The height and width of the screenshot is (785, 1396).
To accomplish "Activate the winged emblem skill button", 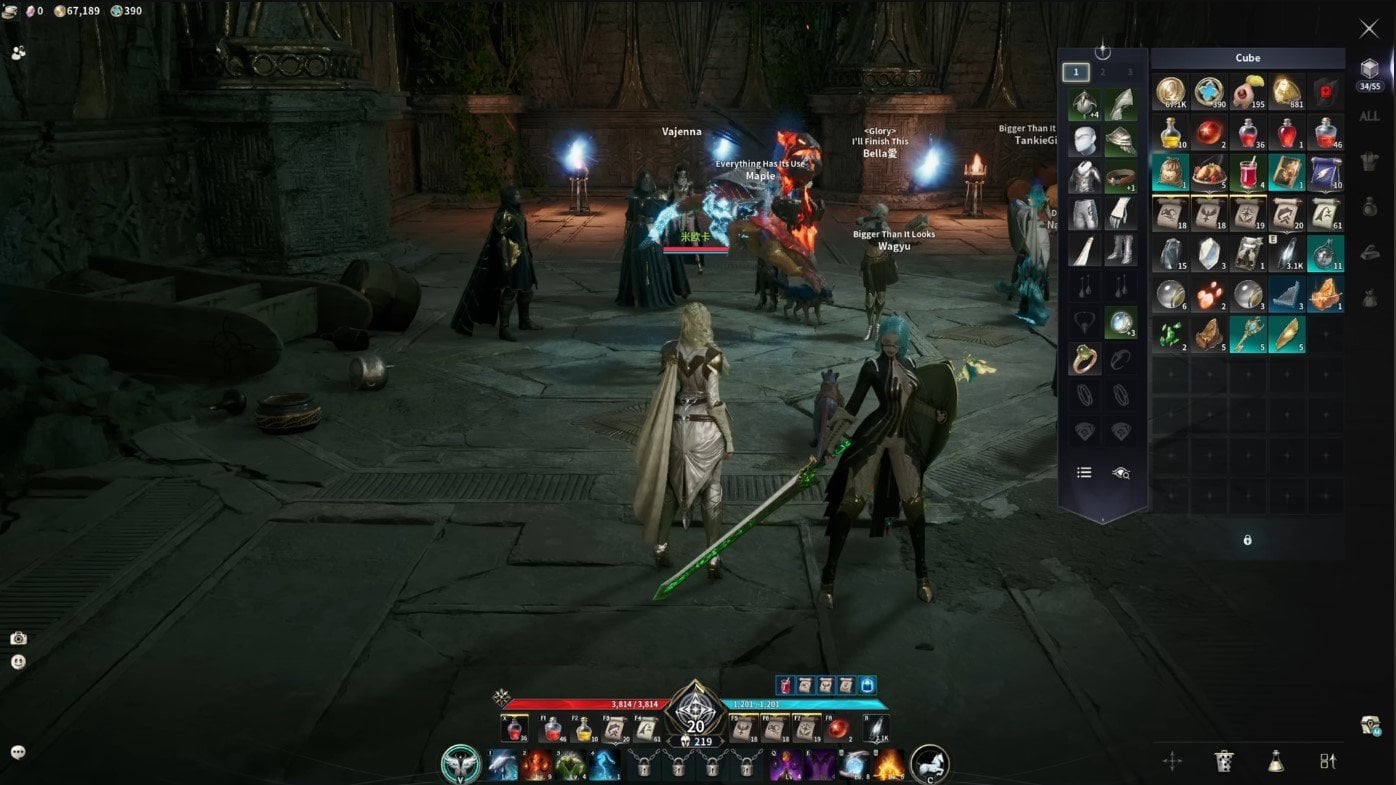I will point(461,765).
